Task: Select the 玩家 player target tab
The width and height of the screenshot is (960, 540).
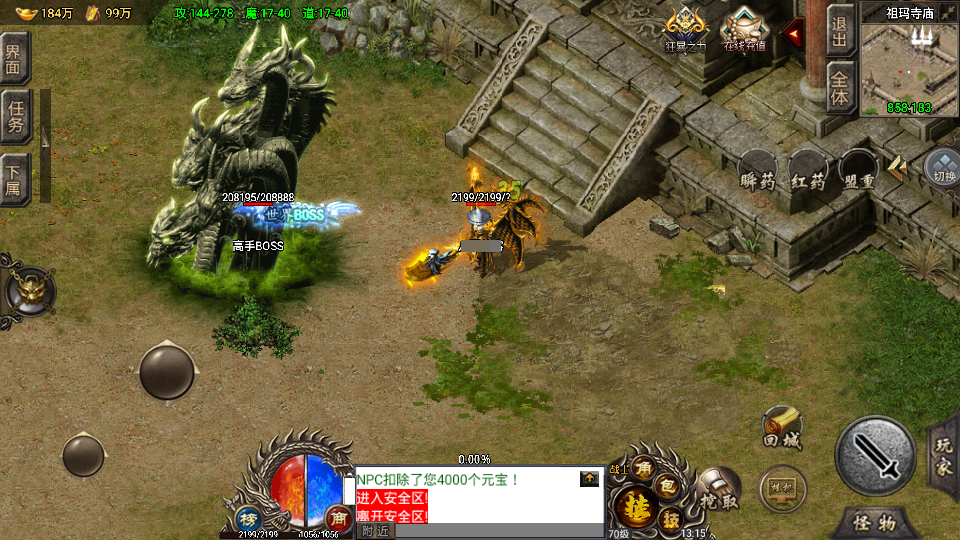Action: click(944, 456)
